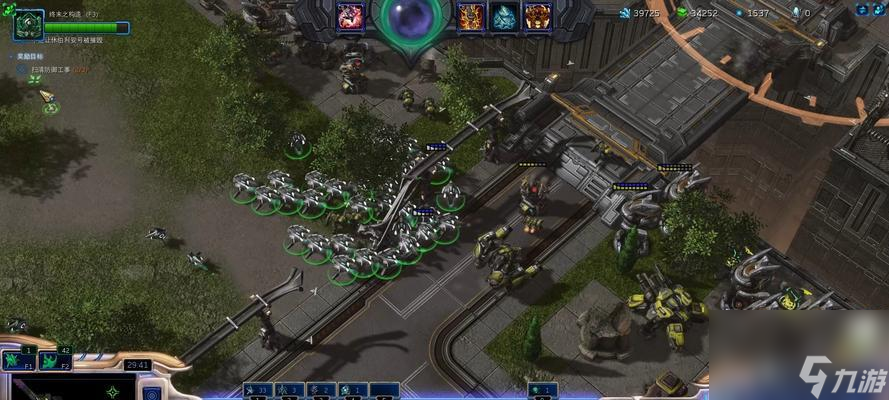Select hero button labeled F1
Image resolution: width=889 pixels, height=400 pixels.
18,358
